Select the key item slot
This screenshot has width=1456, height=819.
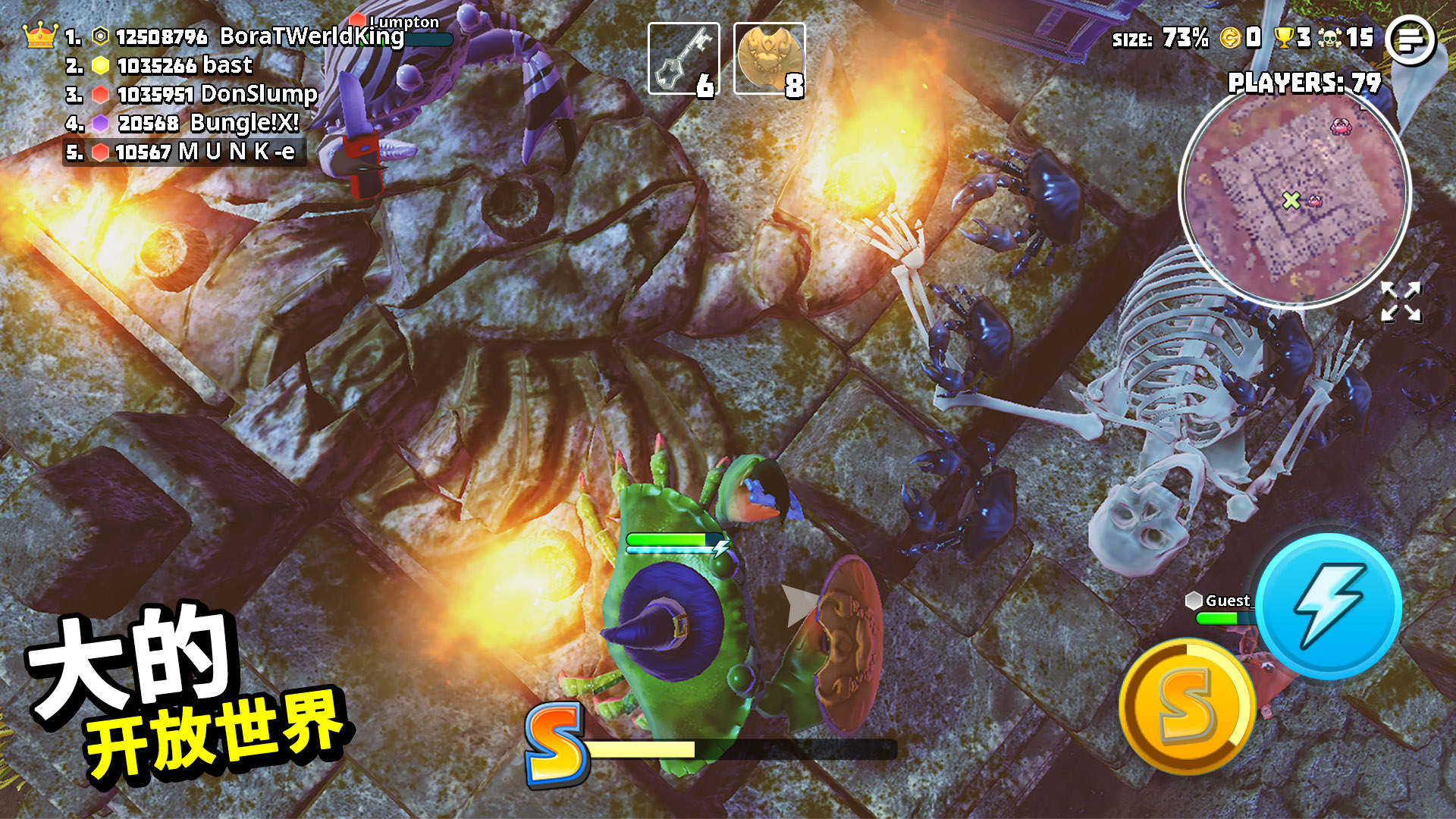coord(683,59)
